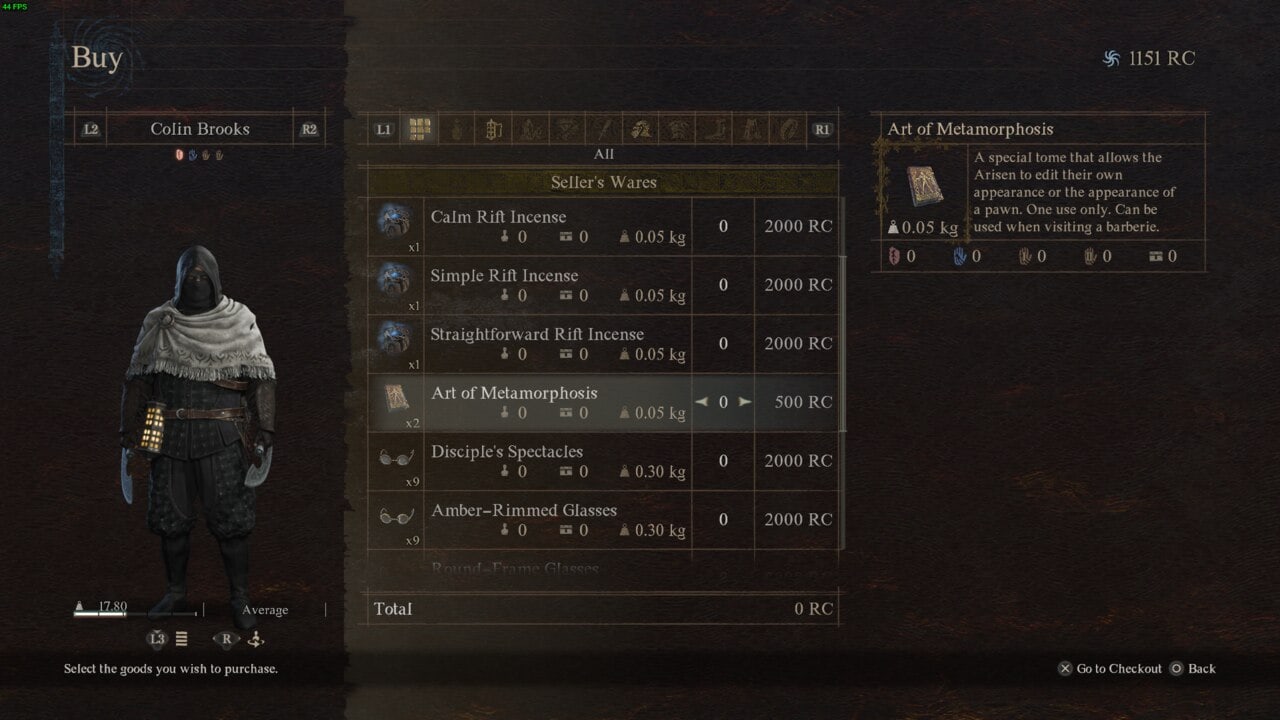The width and height of the screenshot is (1280, 720).
Task: Select the Buy title at the top
Action: pyautogui.click(x=96, y=57)
